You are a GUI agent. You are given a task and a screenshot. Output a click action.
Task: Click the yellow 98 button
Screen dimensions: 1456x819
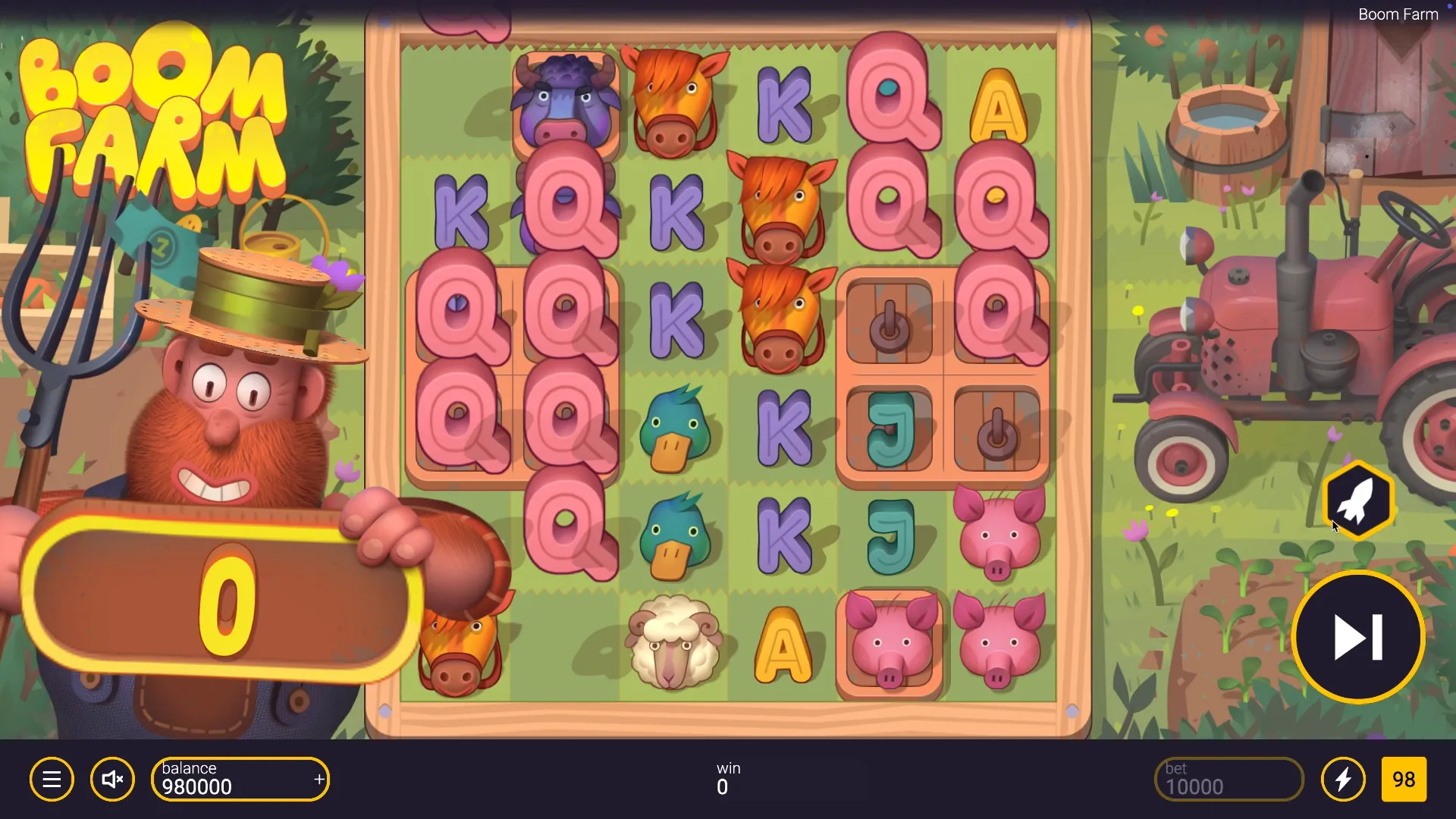coord(1404,780)
